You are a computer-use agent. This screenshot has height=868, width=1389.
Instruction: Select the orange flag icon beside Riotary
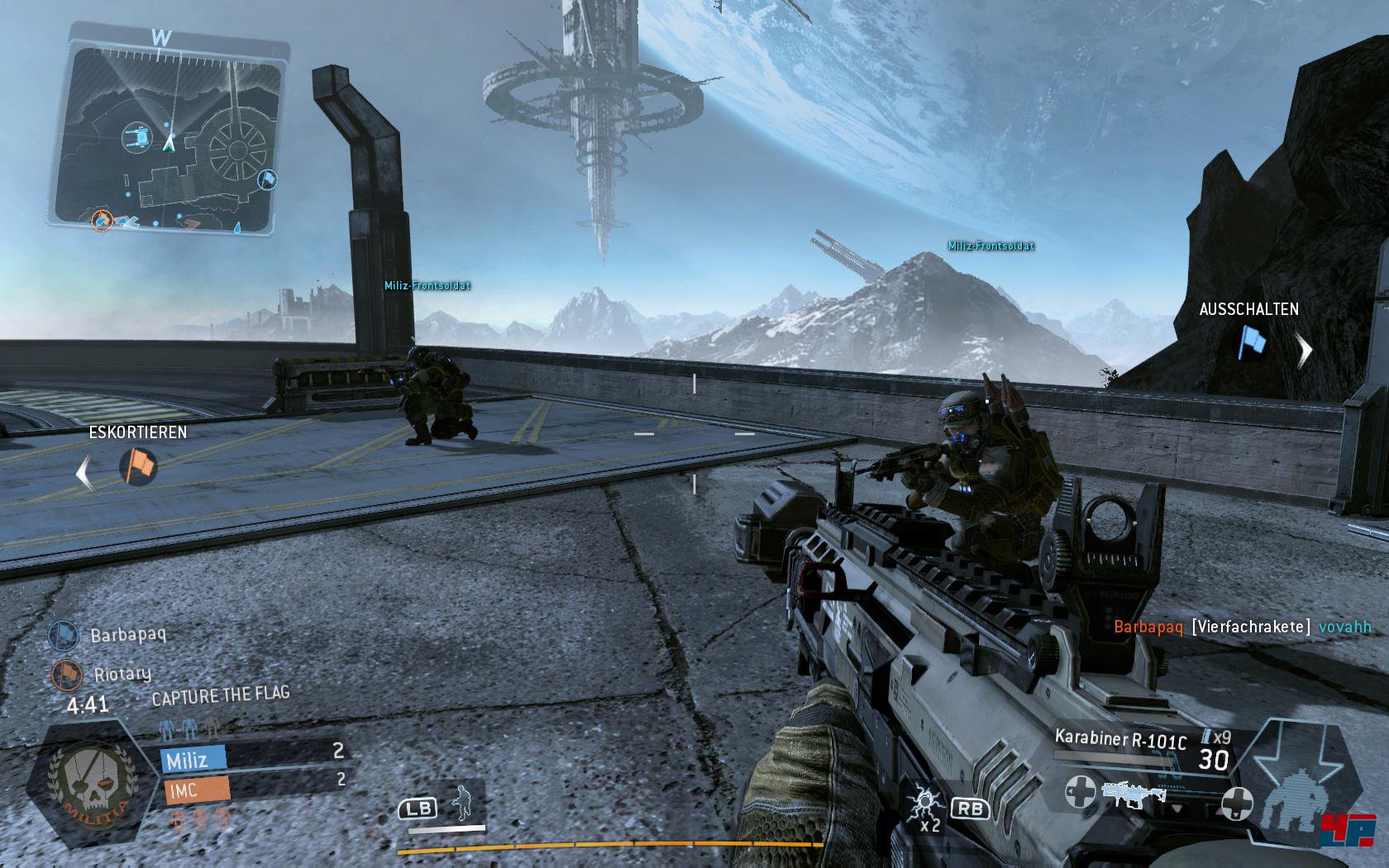64,675
